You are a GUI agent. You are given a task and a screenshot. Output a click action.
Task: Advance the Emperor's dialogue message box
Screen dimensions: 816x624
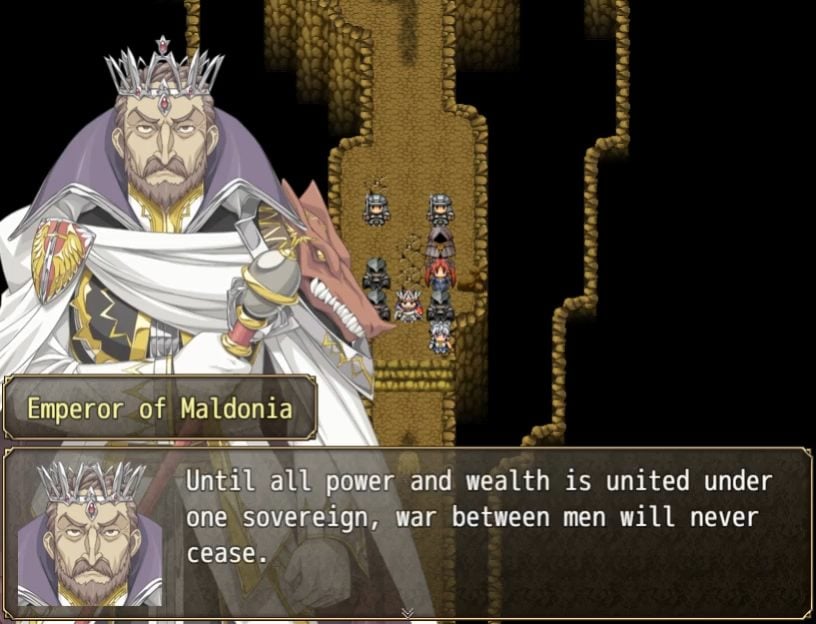tap(480, 530)
